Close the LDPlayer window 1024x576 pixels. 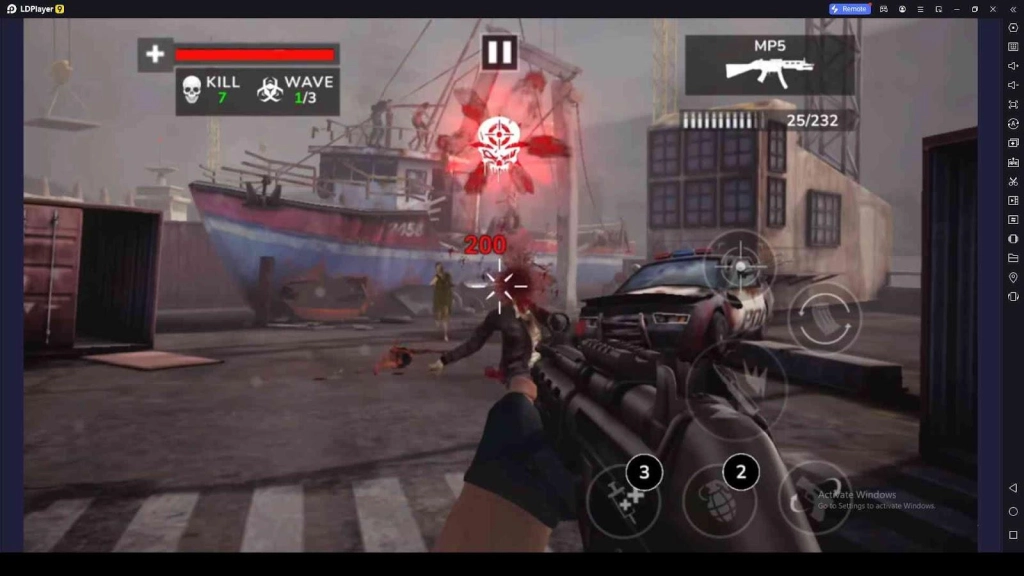994,9
